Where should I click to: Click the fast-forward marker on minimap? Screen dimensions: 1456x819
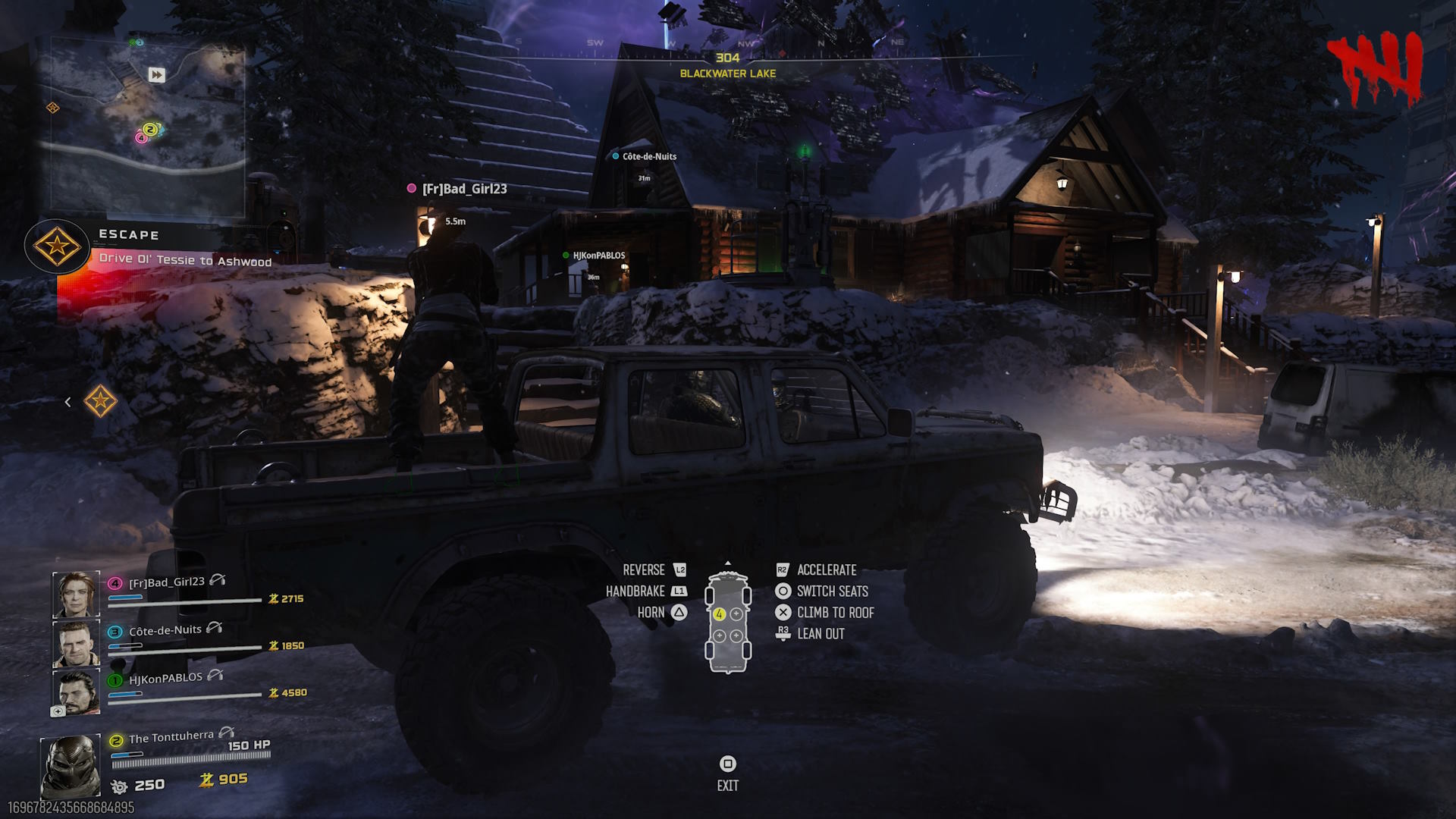click(x=156, y=74)
